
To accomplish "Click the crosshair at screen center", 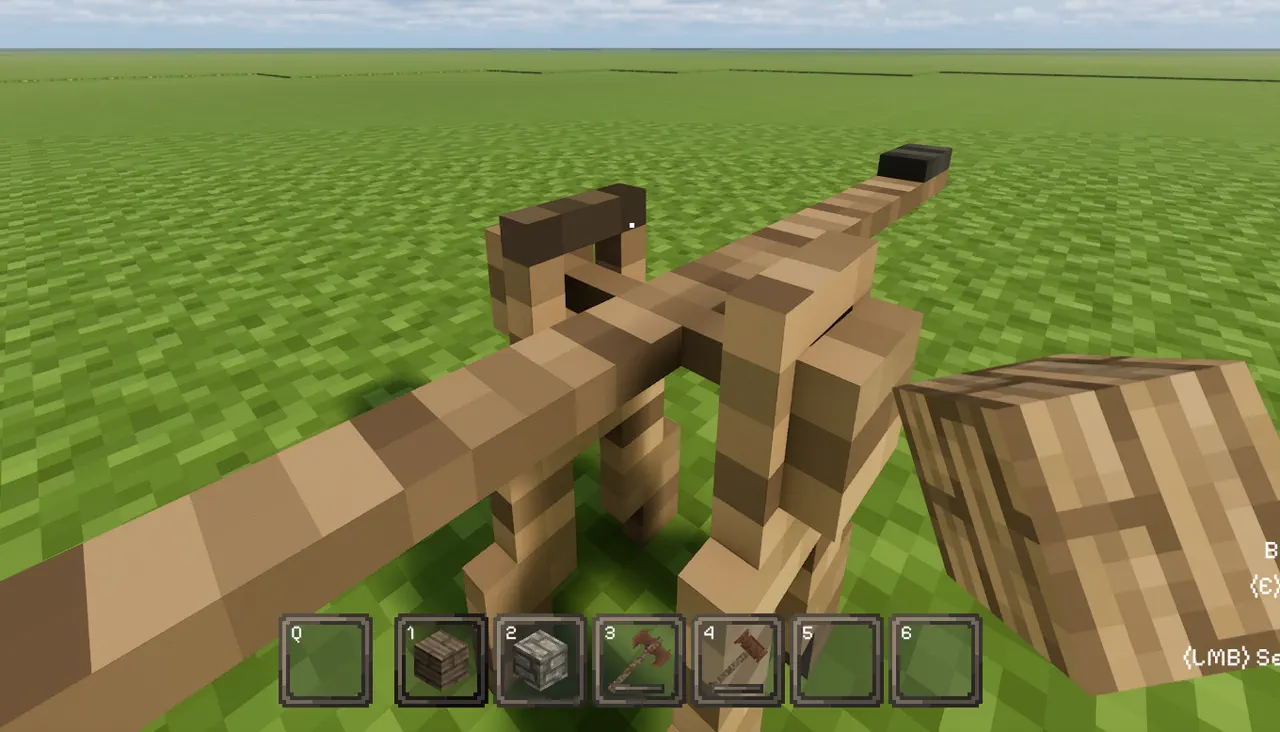I will pos(634,224).
